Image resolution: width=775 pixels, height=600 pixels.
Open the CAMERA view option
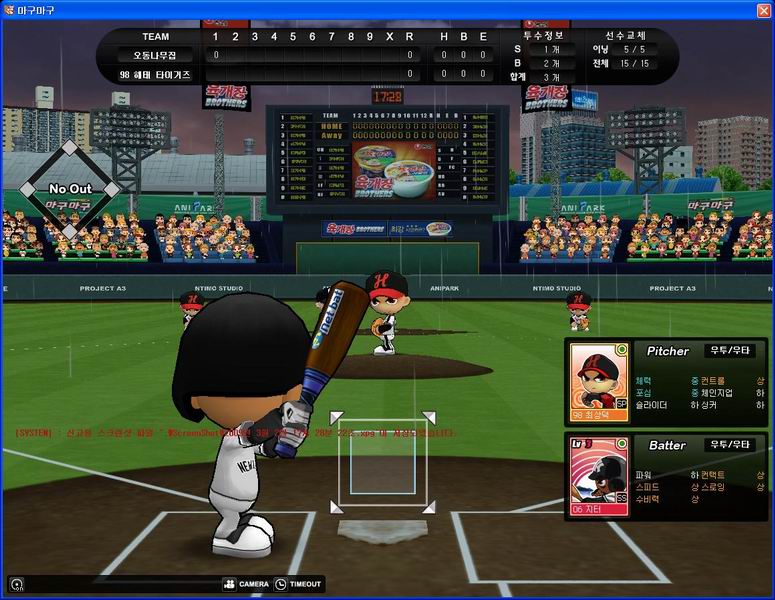(246, 584)
